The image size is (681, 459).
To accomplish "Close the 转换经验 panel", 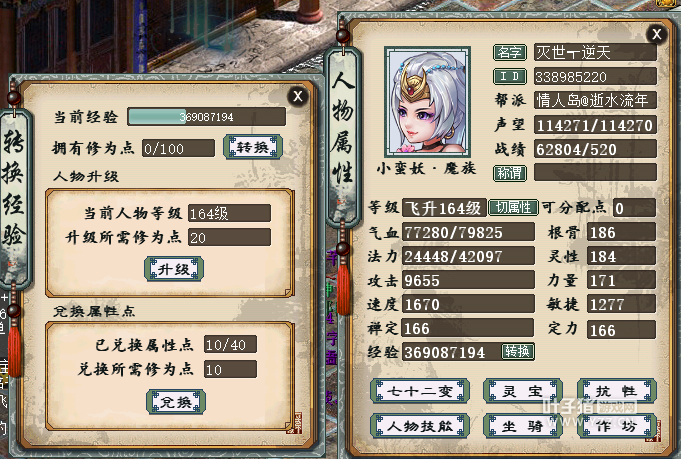I will (297, 96).
